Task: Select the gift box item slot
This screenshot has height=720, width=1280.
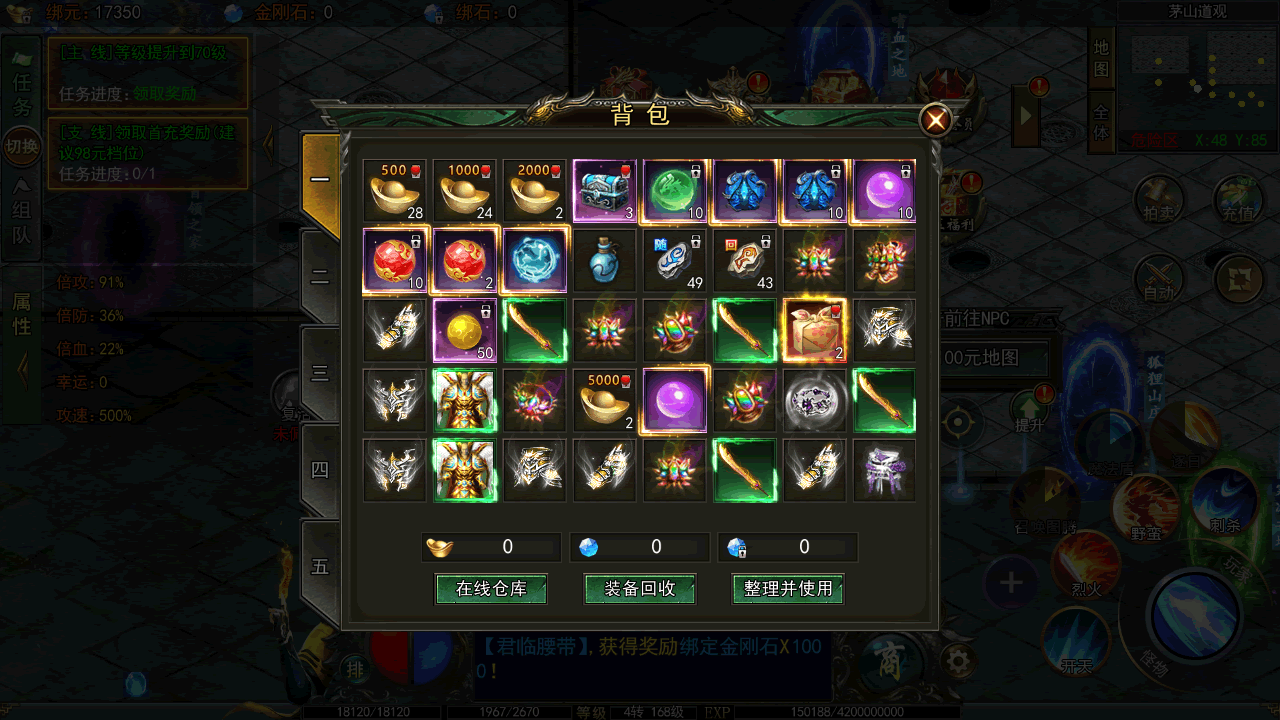Action: [x=815, y=330]
